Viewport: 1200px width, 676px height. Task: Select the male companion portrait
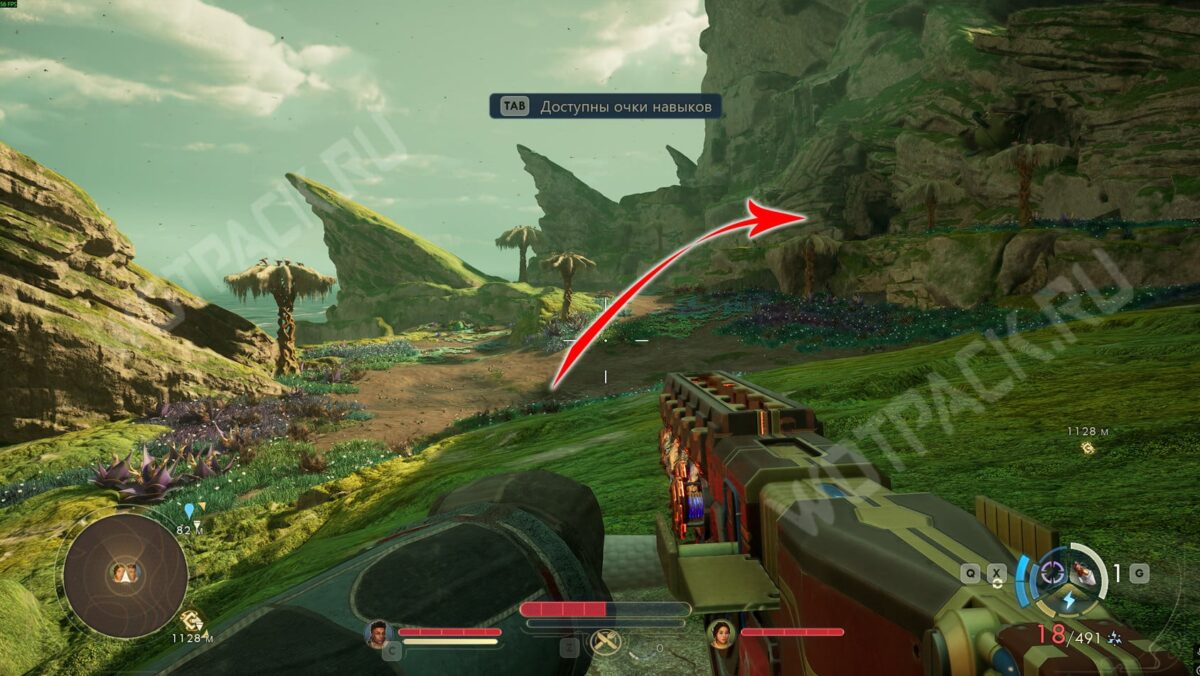coord(377,631)
